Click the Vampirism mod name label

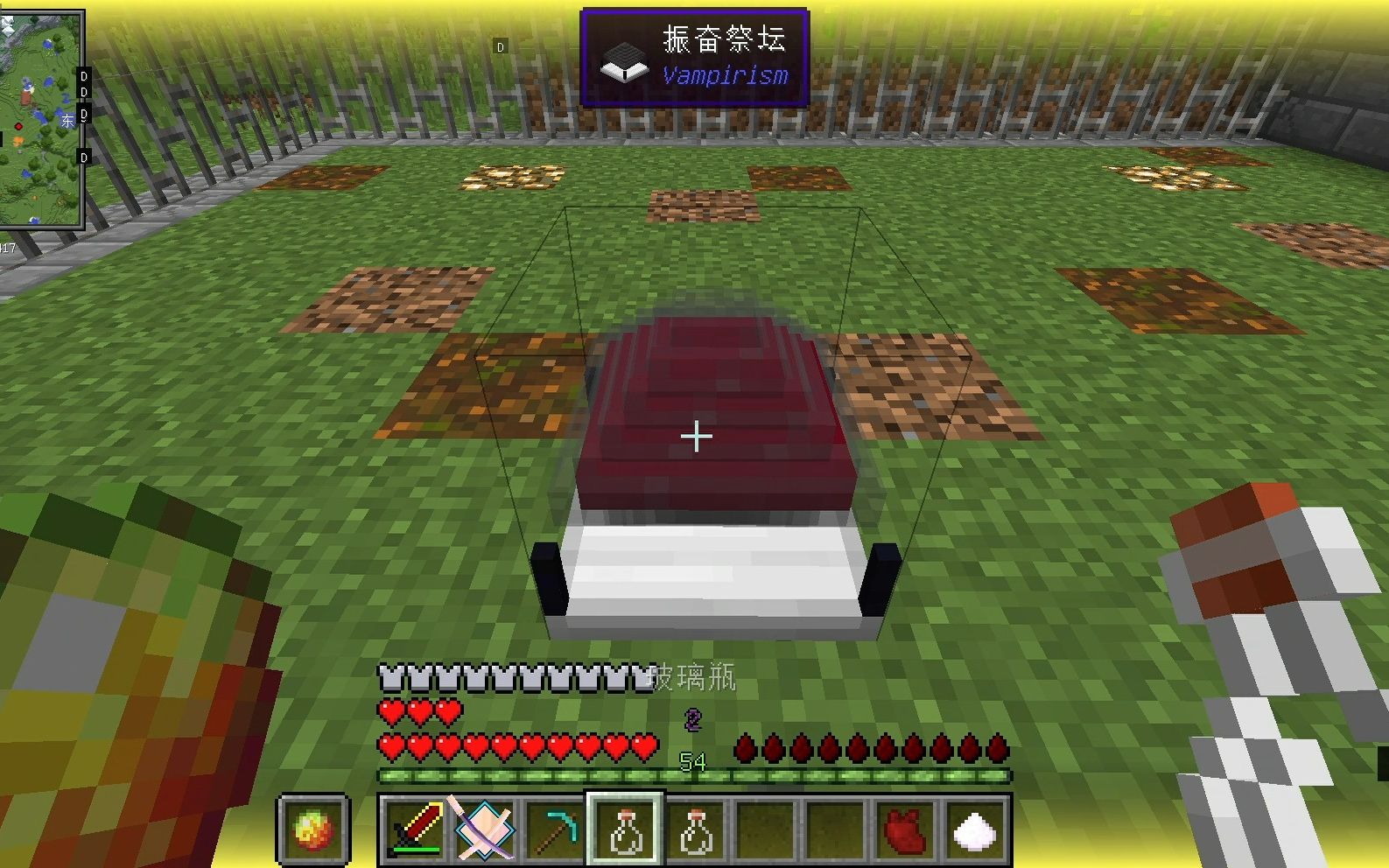coord(725,77)
